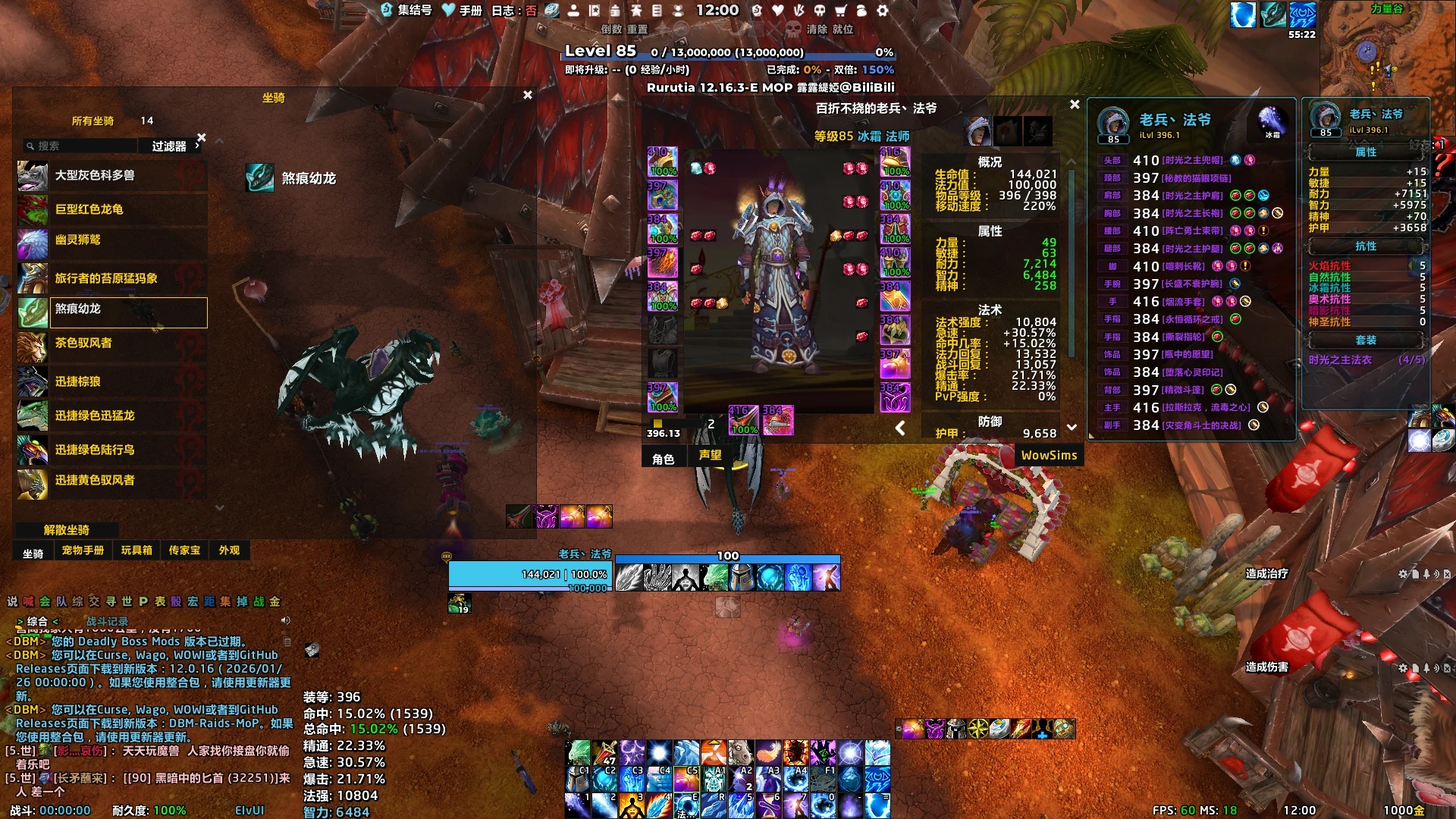Select the 综合 chat tab
This screenshot has height=819, width=1456.
click(x=37, y=622)
